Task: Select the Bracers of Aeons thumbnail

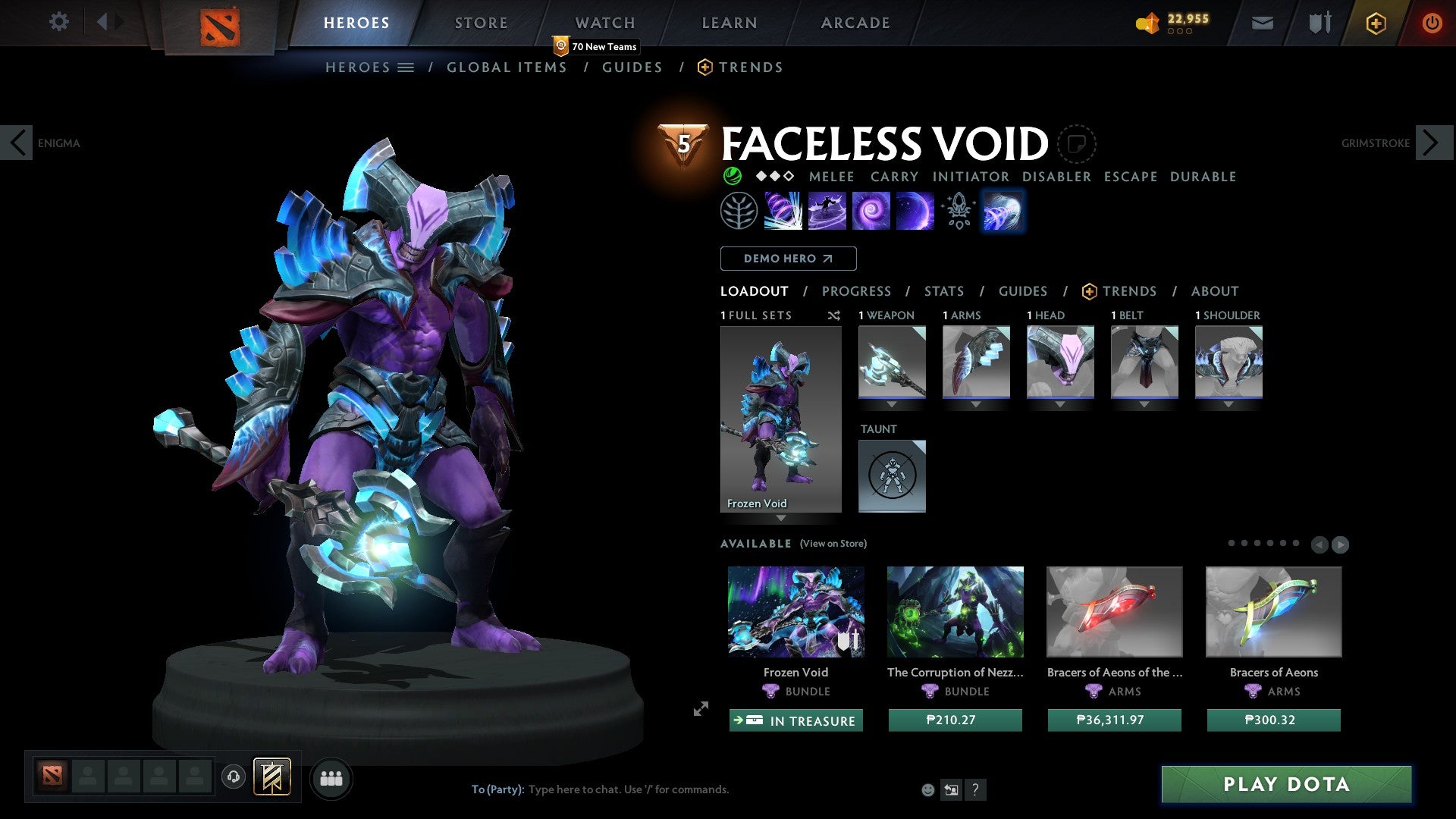Action: tap(1273, 611)
